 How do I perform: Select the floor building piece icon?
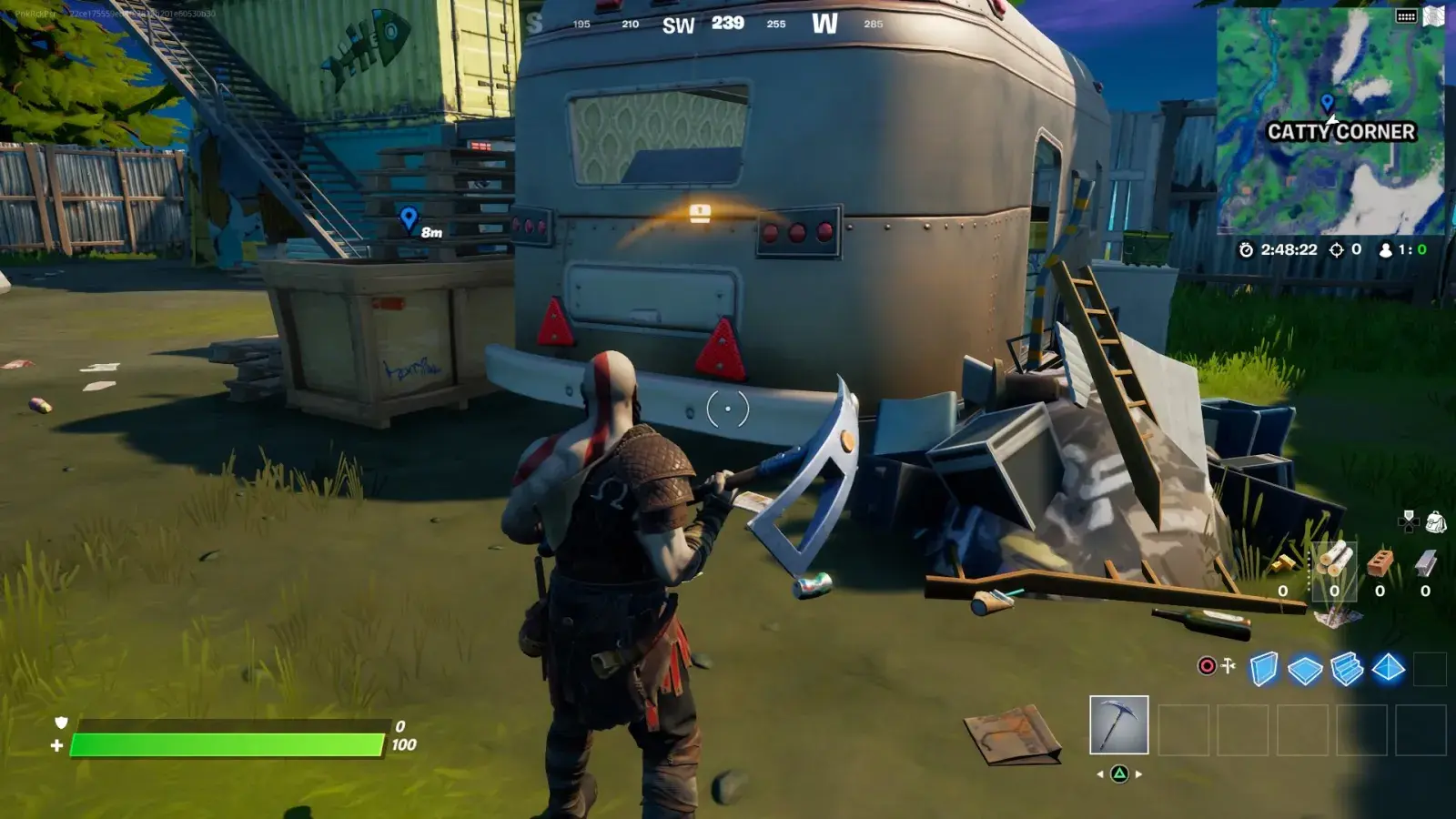1303,669
